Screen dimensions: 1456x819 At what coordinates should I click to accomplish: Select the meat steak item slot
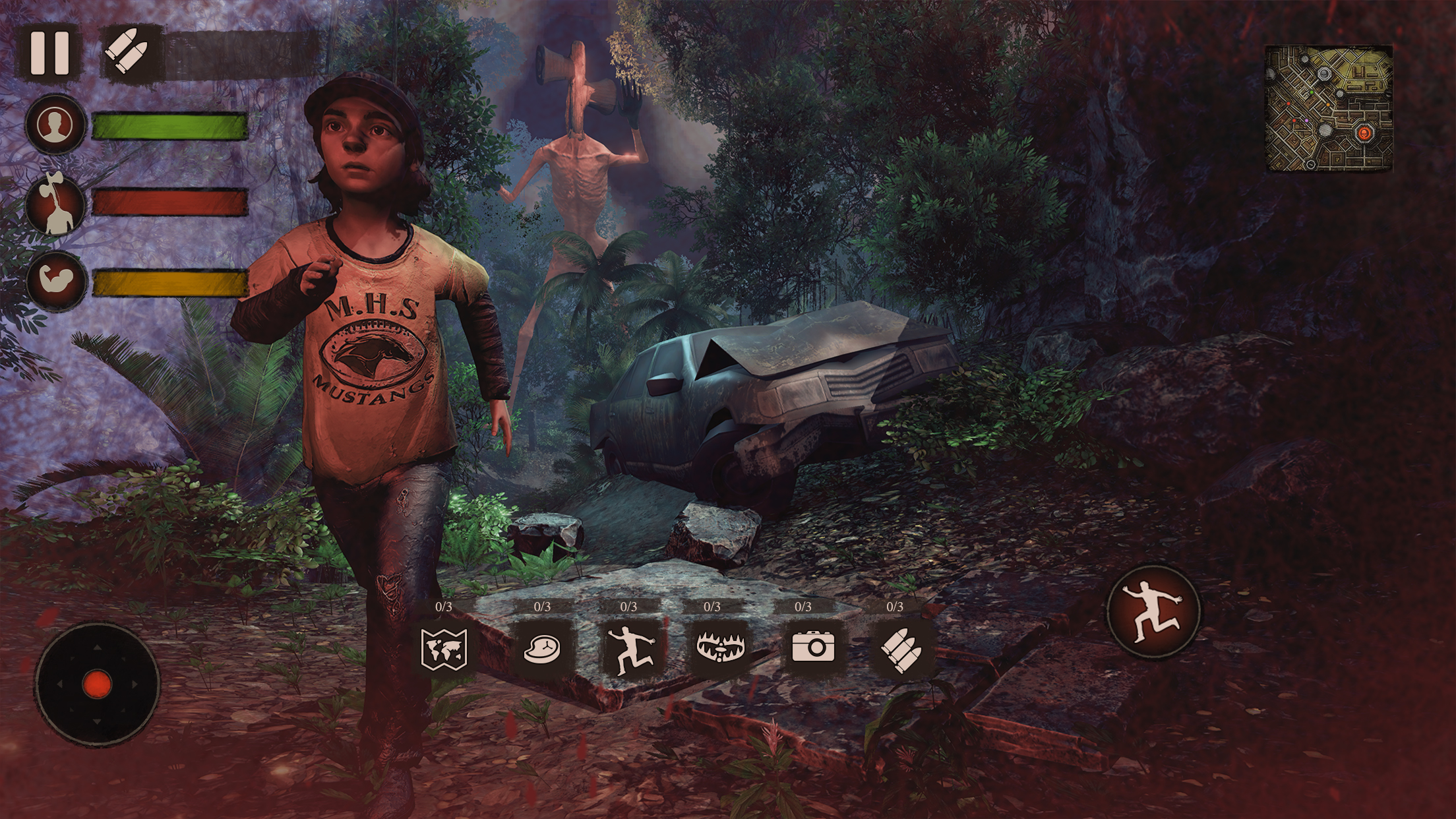542,648
